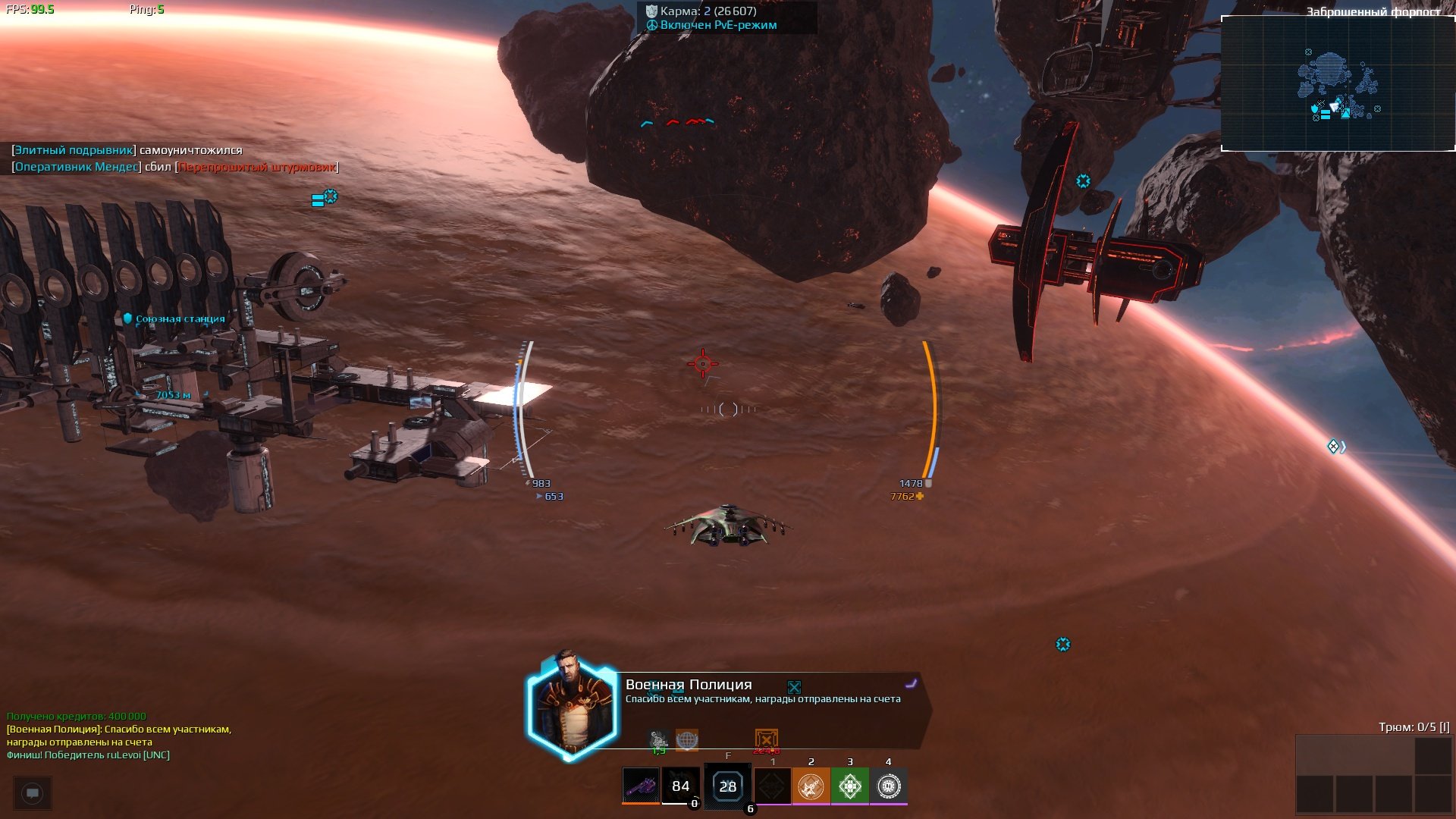
Task: Activate the special module showing 28
Action: coord(727,786)
